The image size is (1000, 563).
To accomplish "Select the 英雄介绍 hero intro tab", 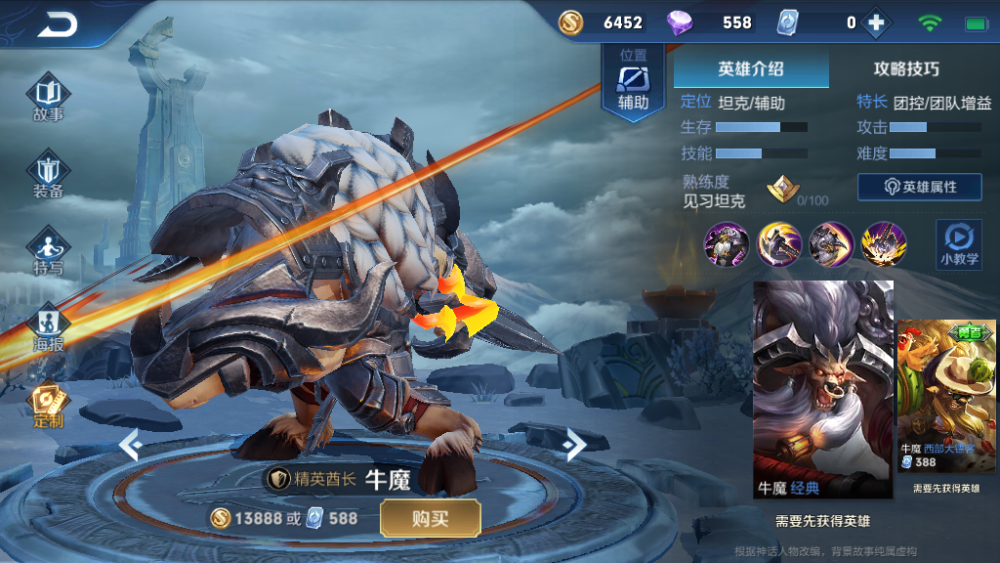I will (x=750, y=69).
